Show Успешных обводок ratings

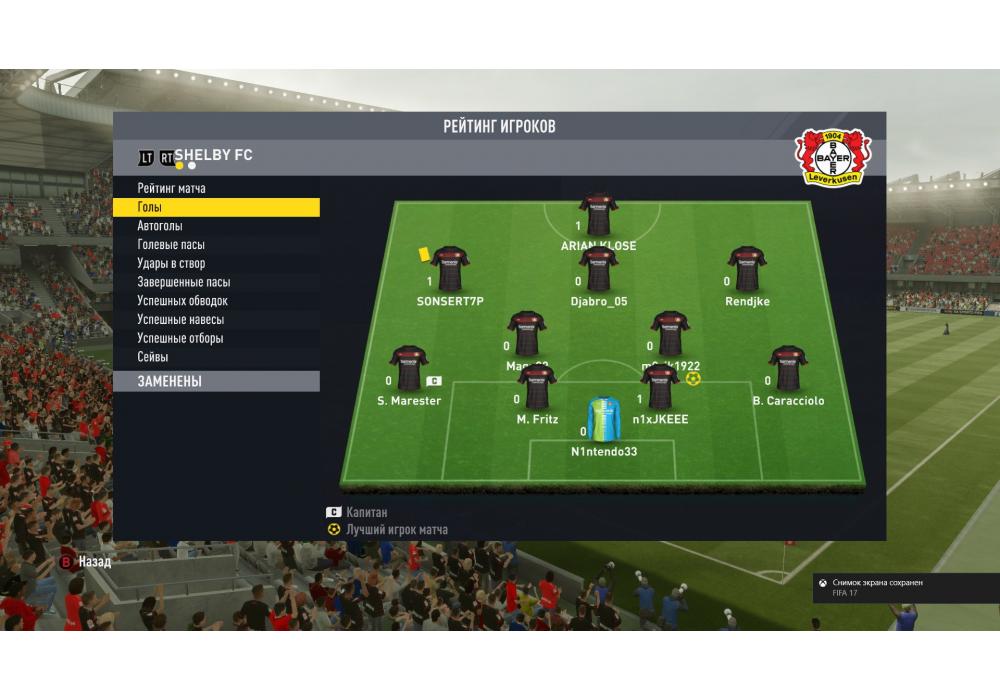click(182, 301)
